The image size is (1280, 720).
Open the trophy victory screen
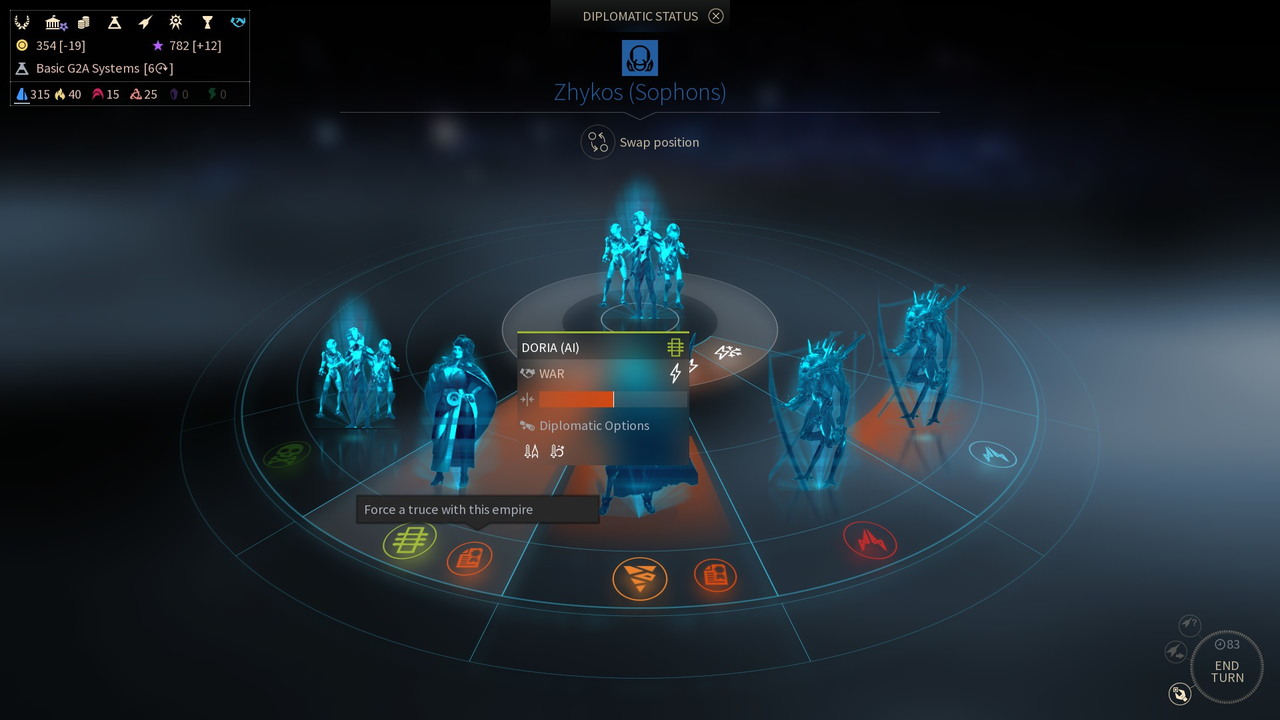(x=207, y=22)
